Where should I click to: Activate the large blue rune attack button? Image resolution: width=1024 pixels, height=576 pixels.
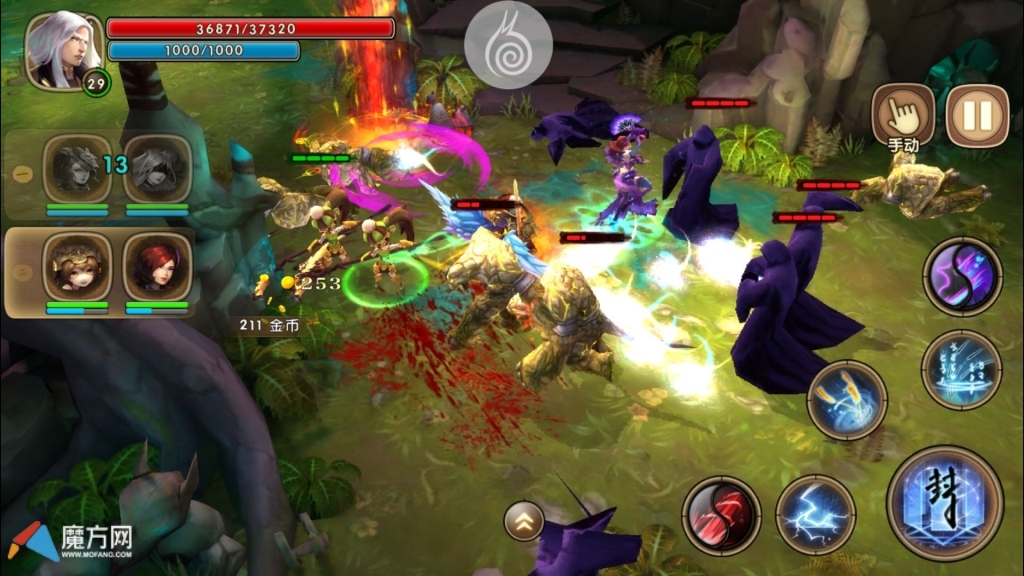click(944, 503)
